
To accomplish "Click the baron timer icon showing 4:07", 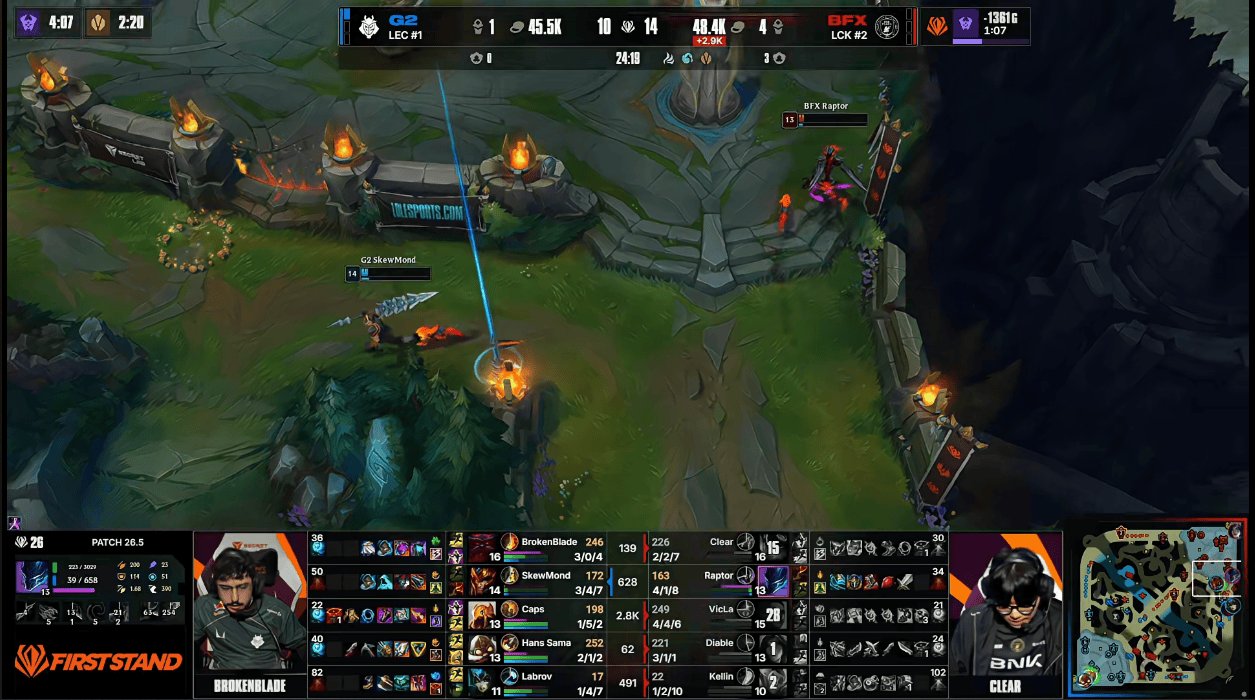I will tap(29, 23).
